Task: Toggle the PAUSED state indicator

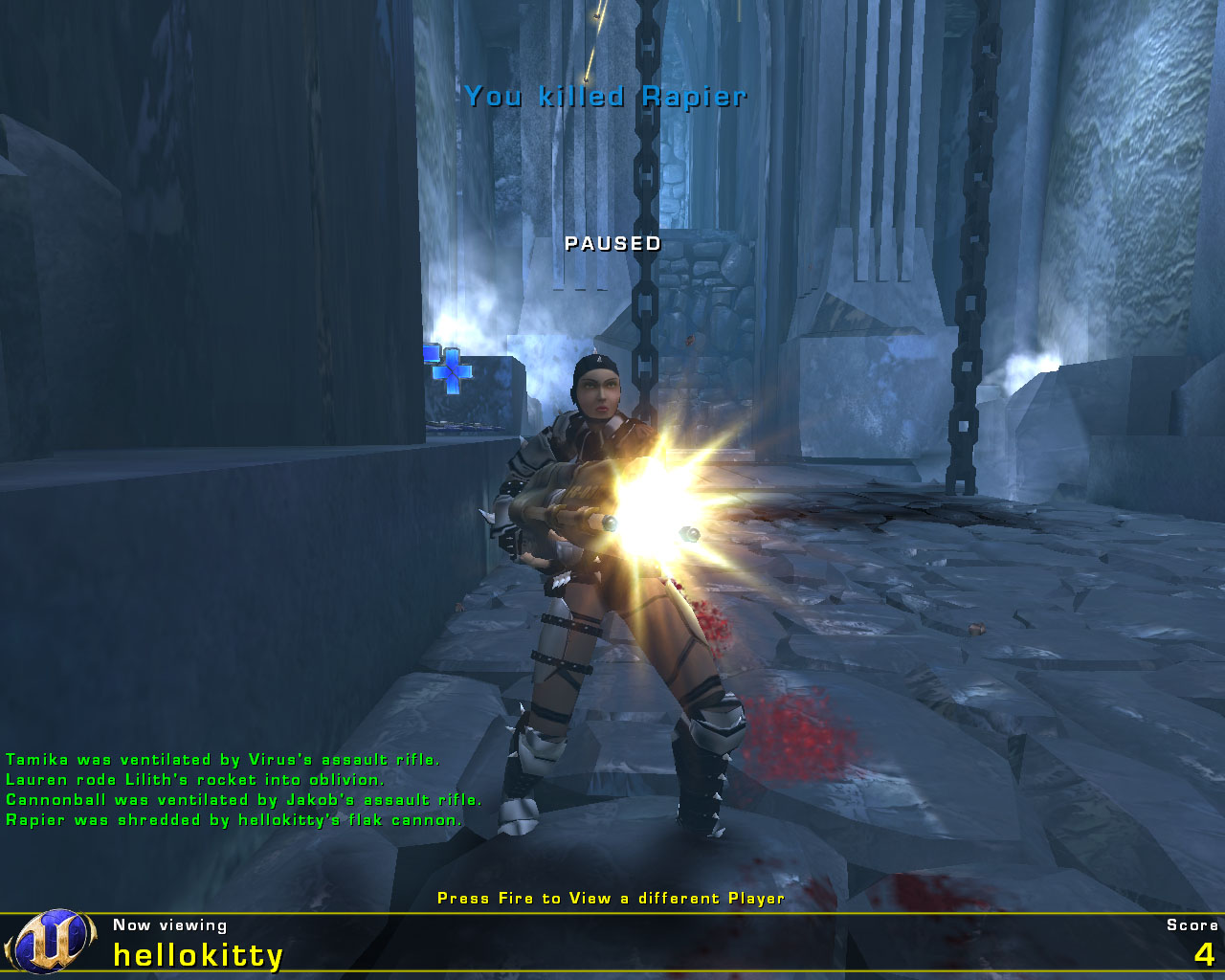Action: tap(612, 244)
